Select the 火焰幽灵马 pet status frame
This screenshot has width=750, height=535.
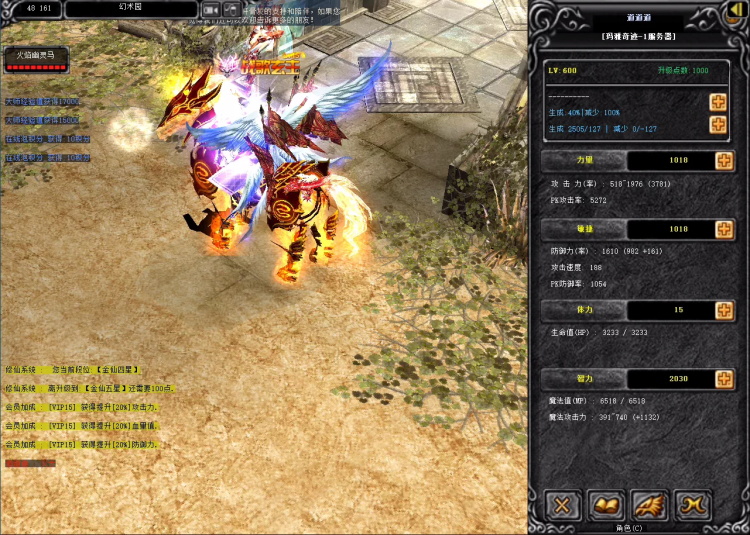tap(36, 60)
